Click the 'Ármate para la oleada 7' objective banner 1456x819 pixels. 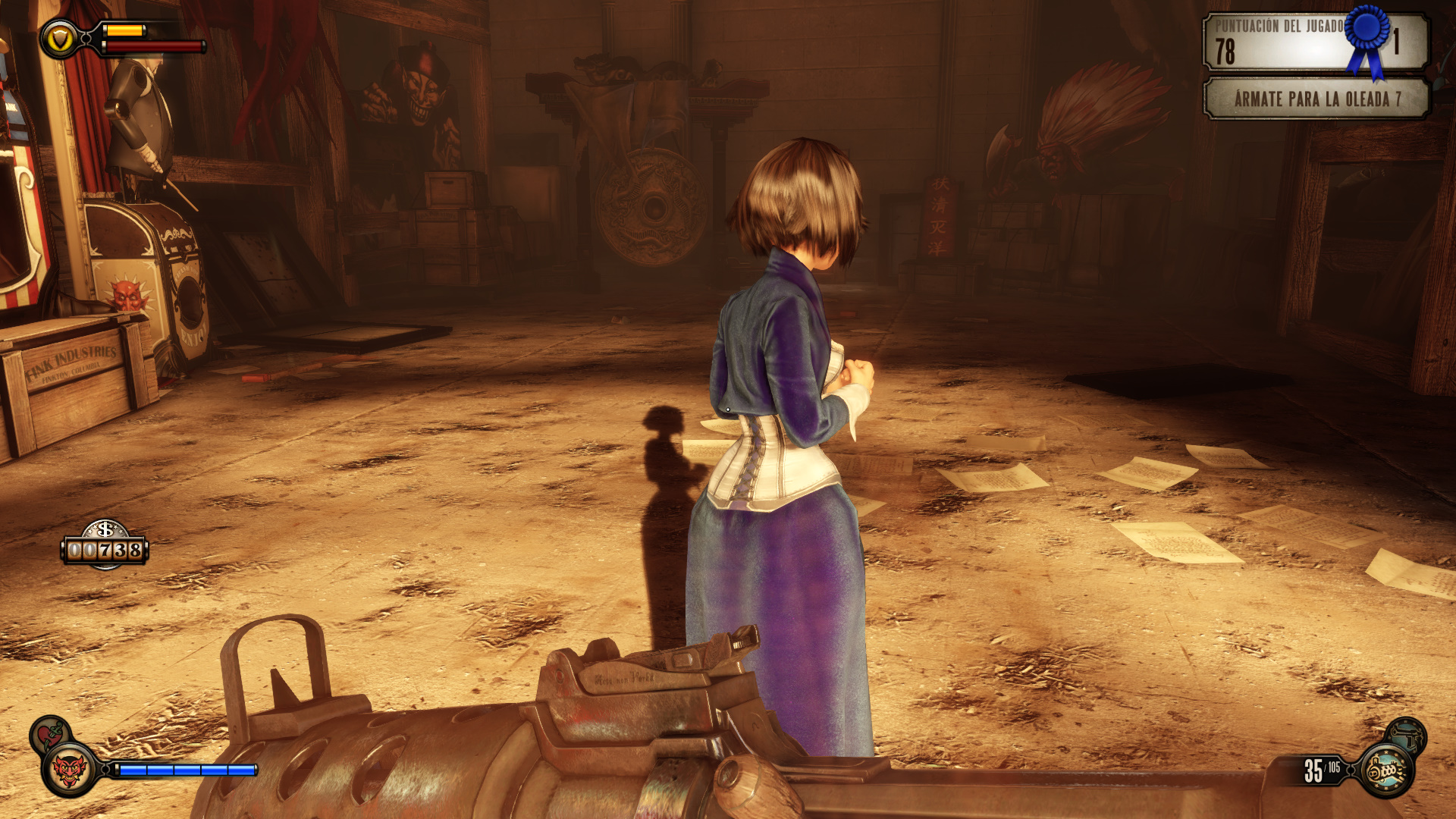(1316, 99)
